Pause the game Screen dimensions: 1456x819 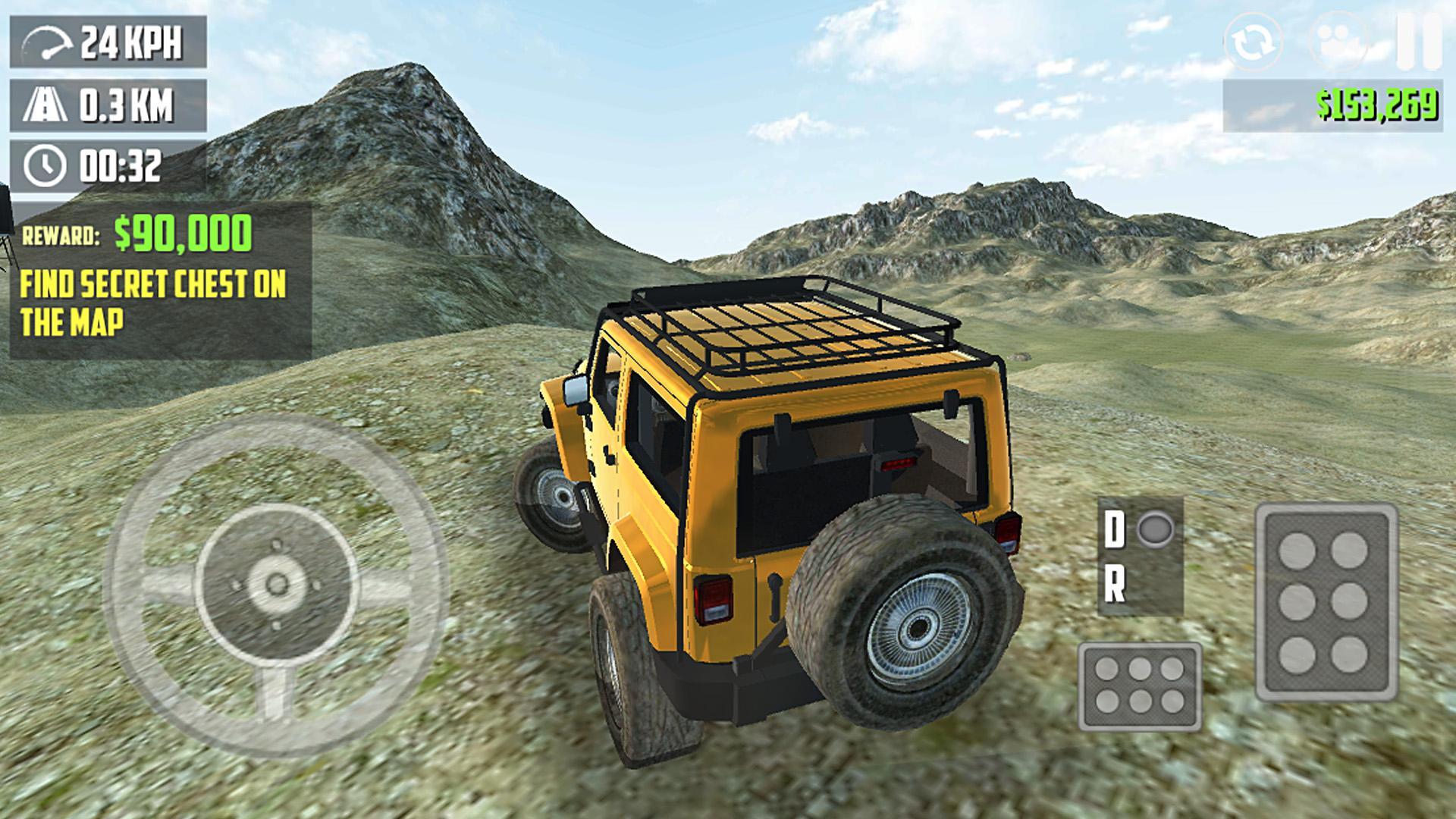tap(1420, 42)
